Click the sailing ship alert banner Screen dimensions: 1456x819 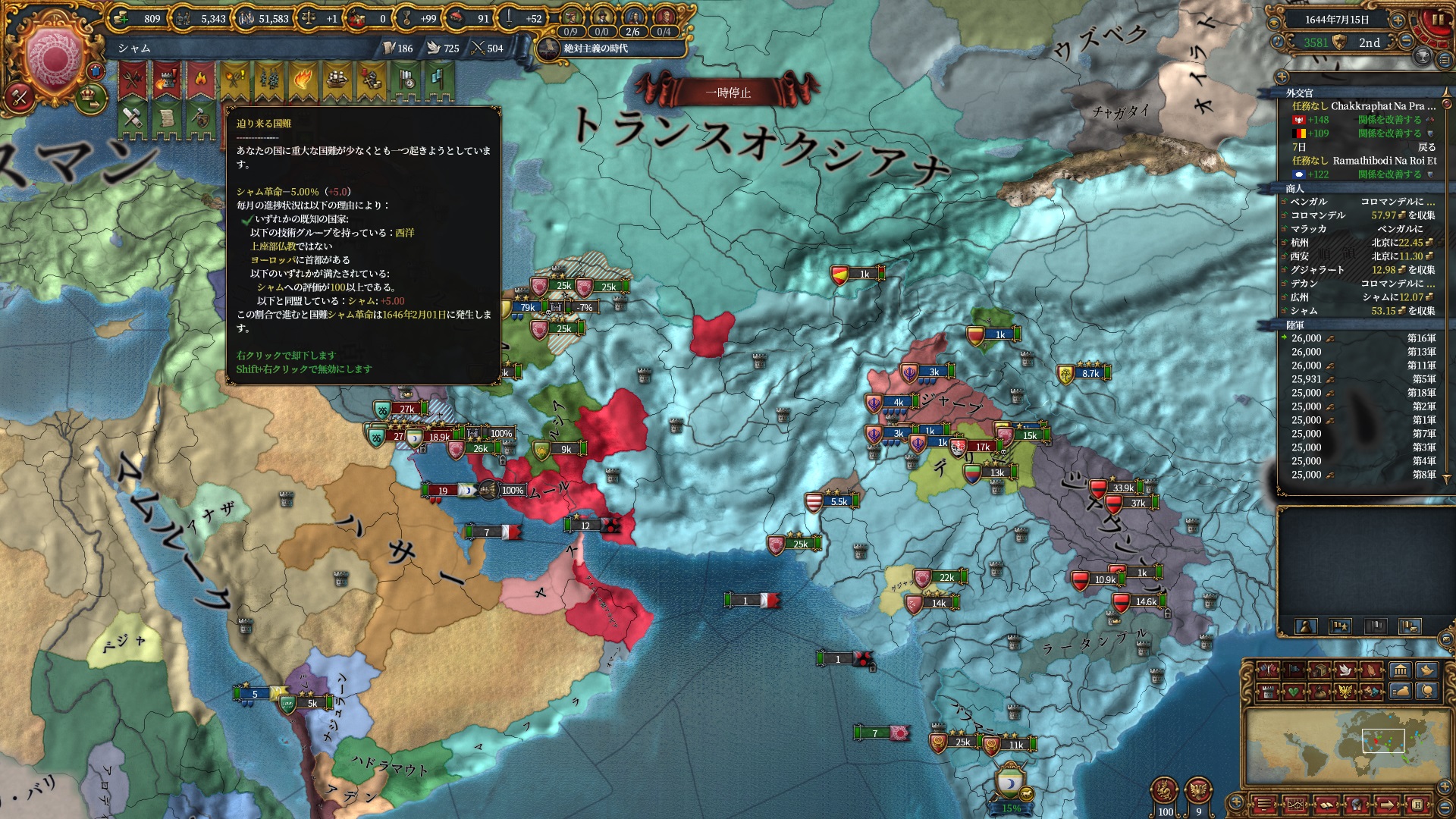click(x=336, y=80)
